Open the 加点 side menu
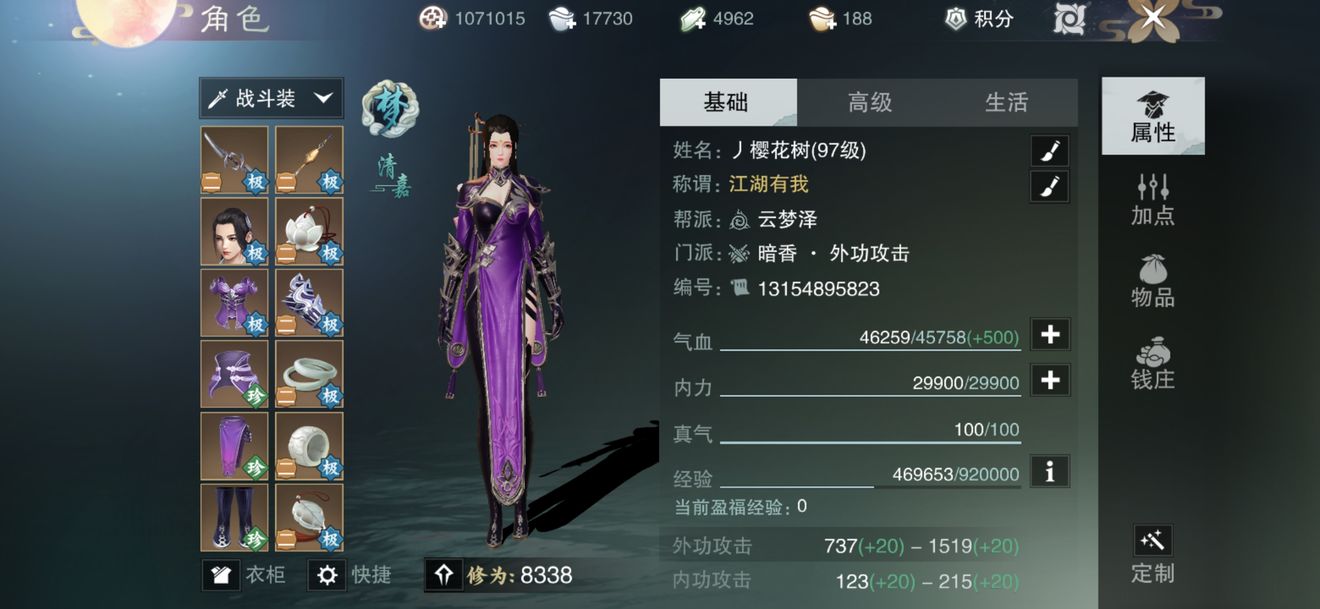This screenshot has height=609, width=1320. 1153,199
